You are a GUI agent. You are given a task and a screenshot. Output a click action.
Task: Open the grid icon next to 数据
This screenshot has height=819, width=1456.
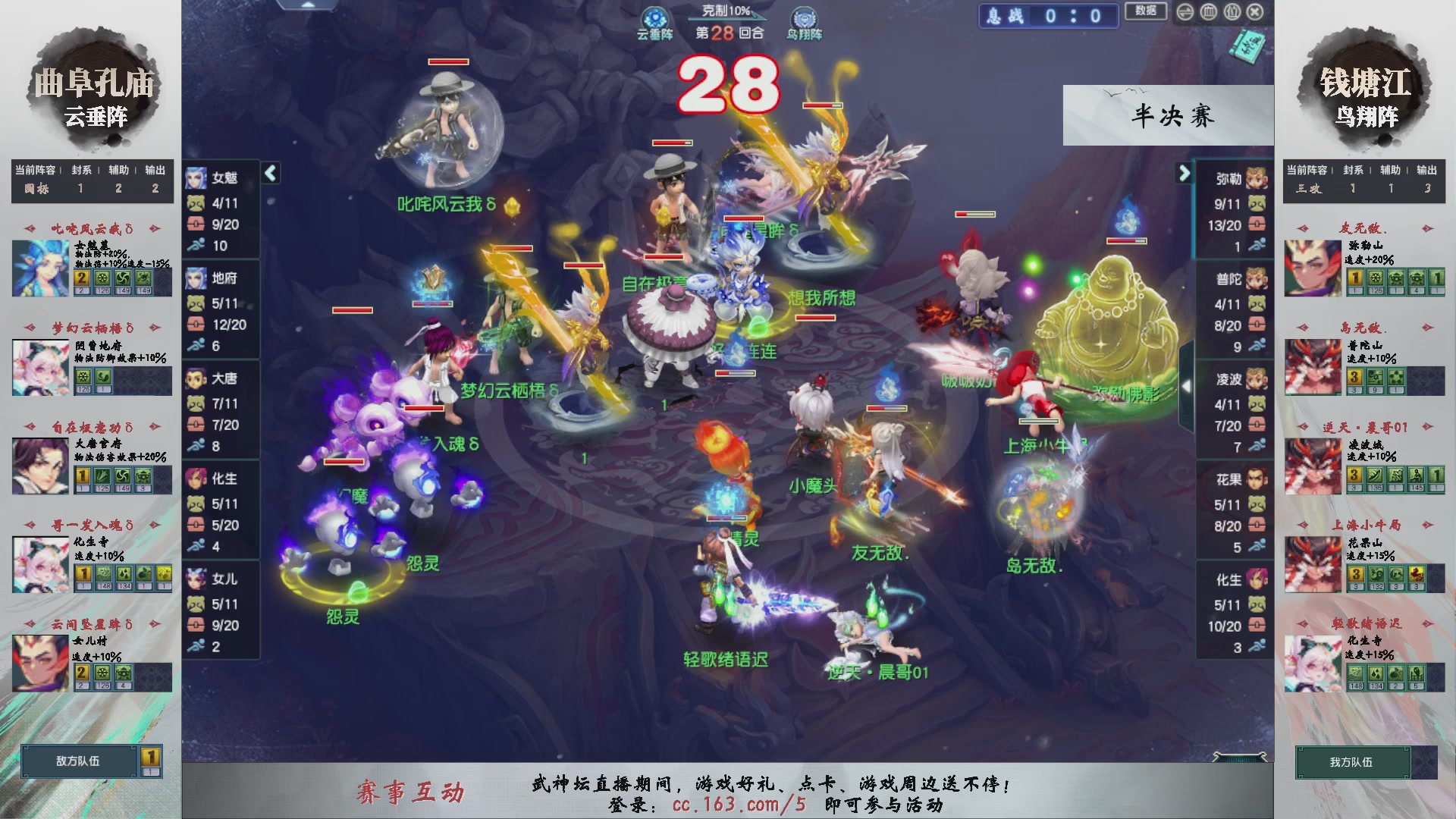pos(1209,11)
